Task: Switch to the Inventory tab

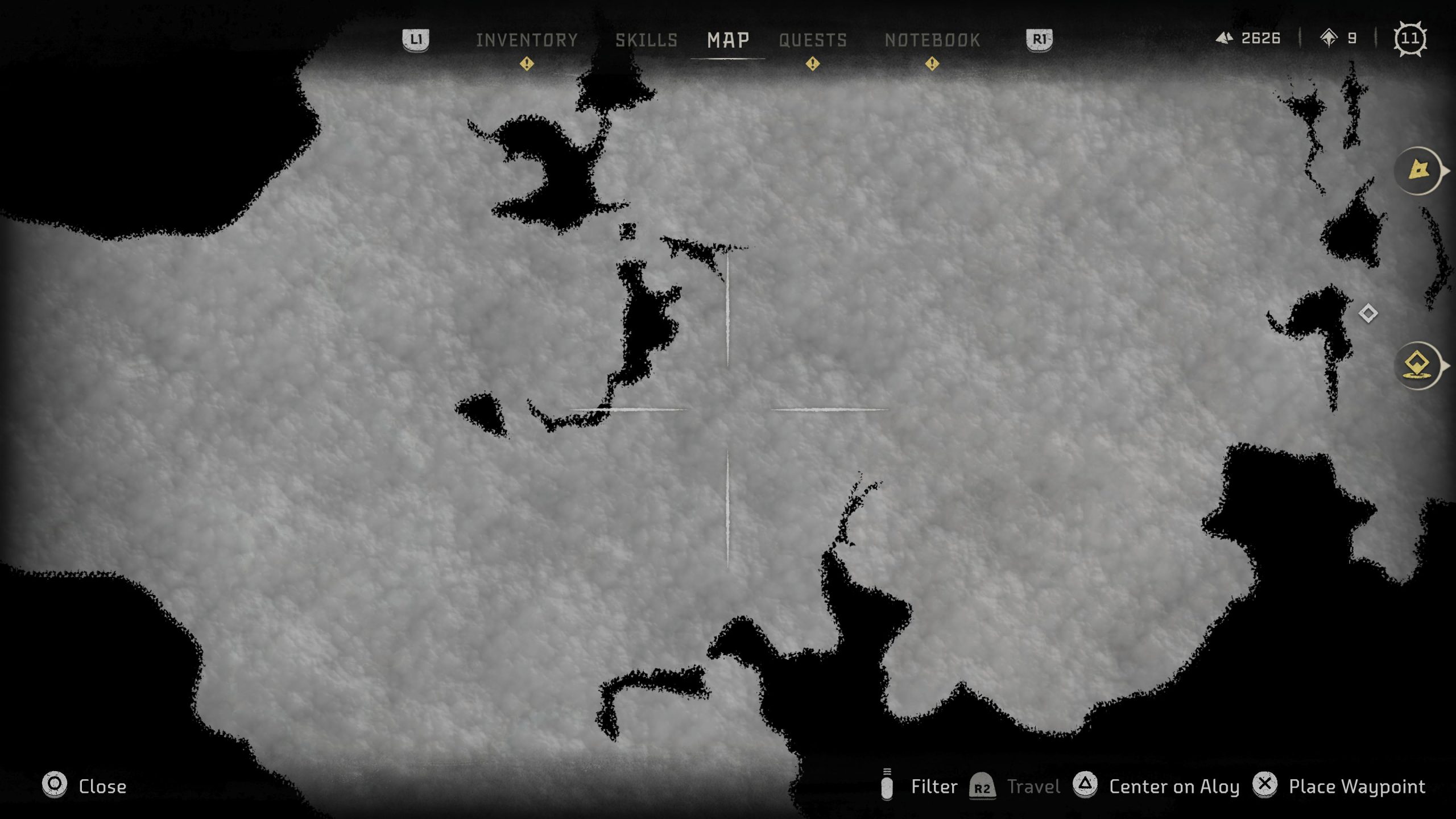Action: (527, 40)
